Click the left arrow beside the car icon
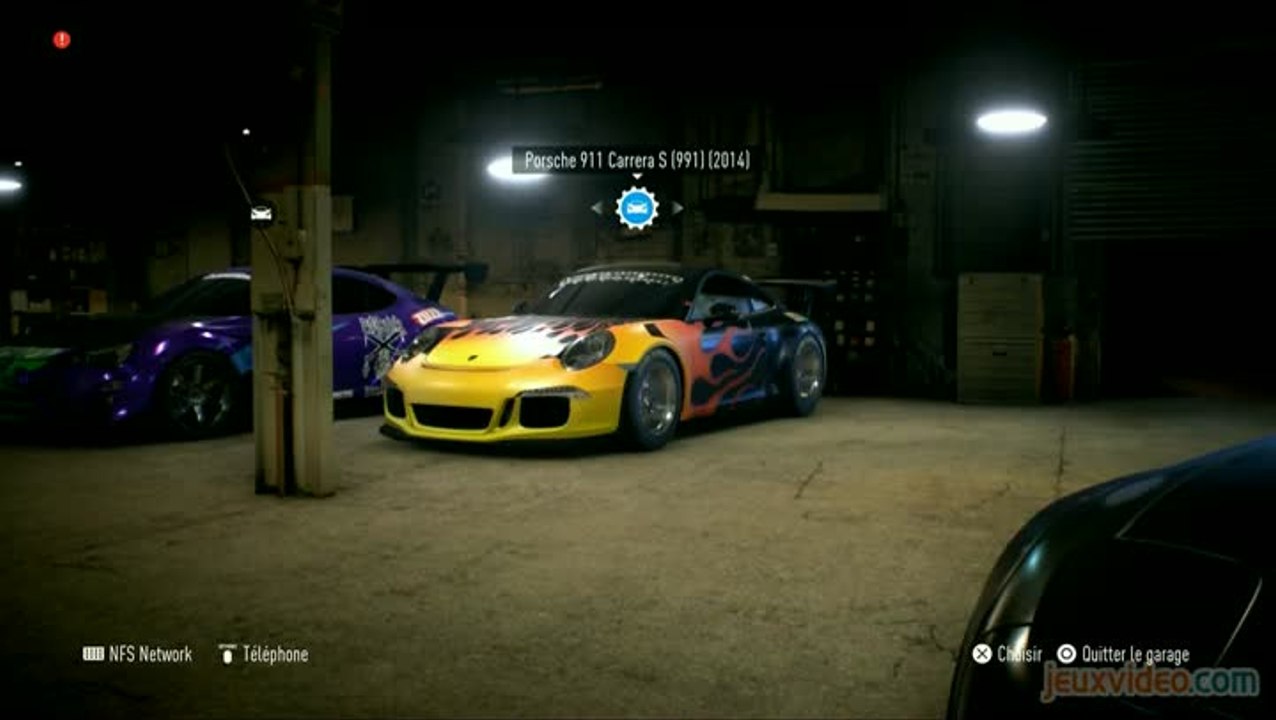Image resolution: width=1276 pixels, height=720 pixels. point(597,208)
